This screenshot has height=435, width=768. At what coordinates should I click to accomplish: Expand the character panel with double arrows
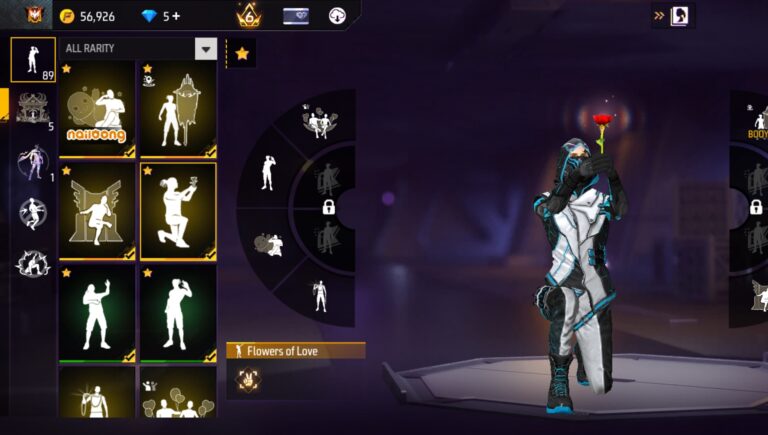(x=660, y=16)
